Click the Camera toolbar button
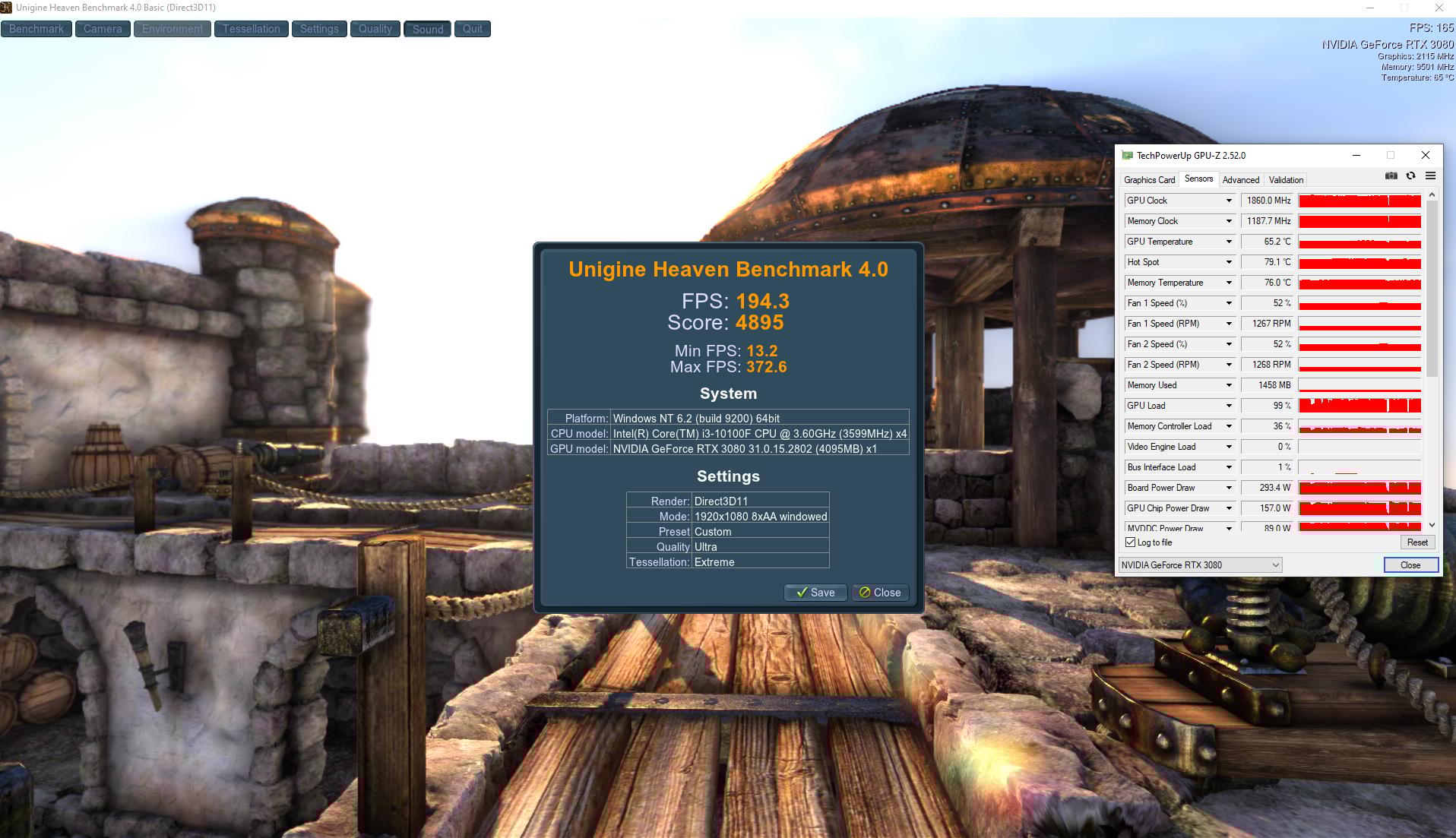Image resolution: width=1456 pixels, height=838 pixels. [x=103, y=29]
